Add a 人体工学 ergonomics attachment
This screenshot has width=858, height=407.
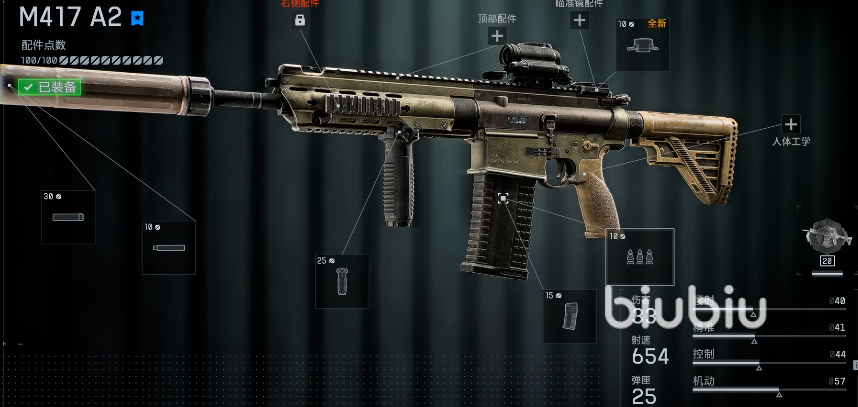[791, 124]
